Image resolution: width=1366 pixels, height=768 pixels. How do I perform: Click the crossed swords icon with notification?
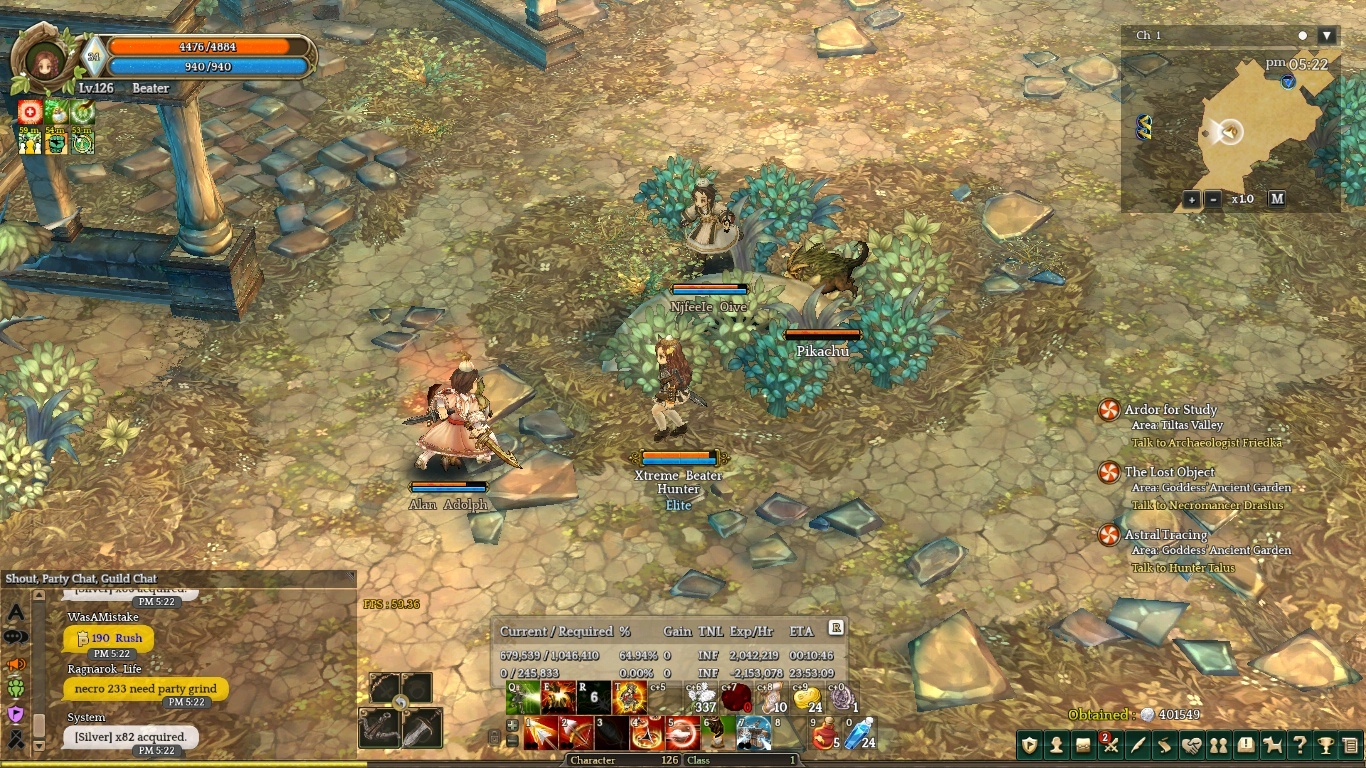point(1110,745)
